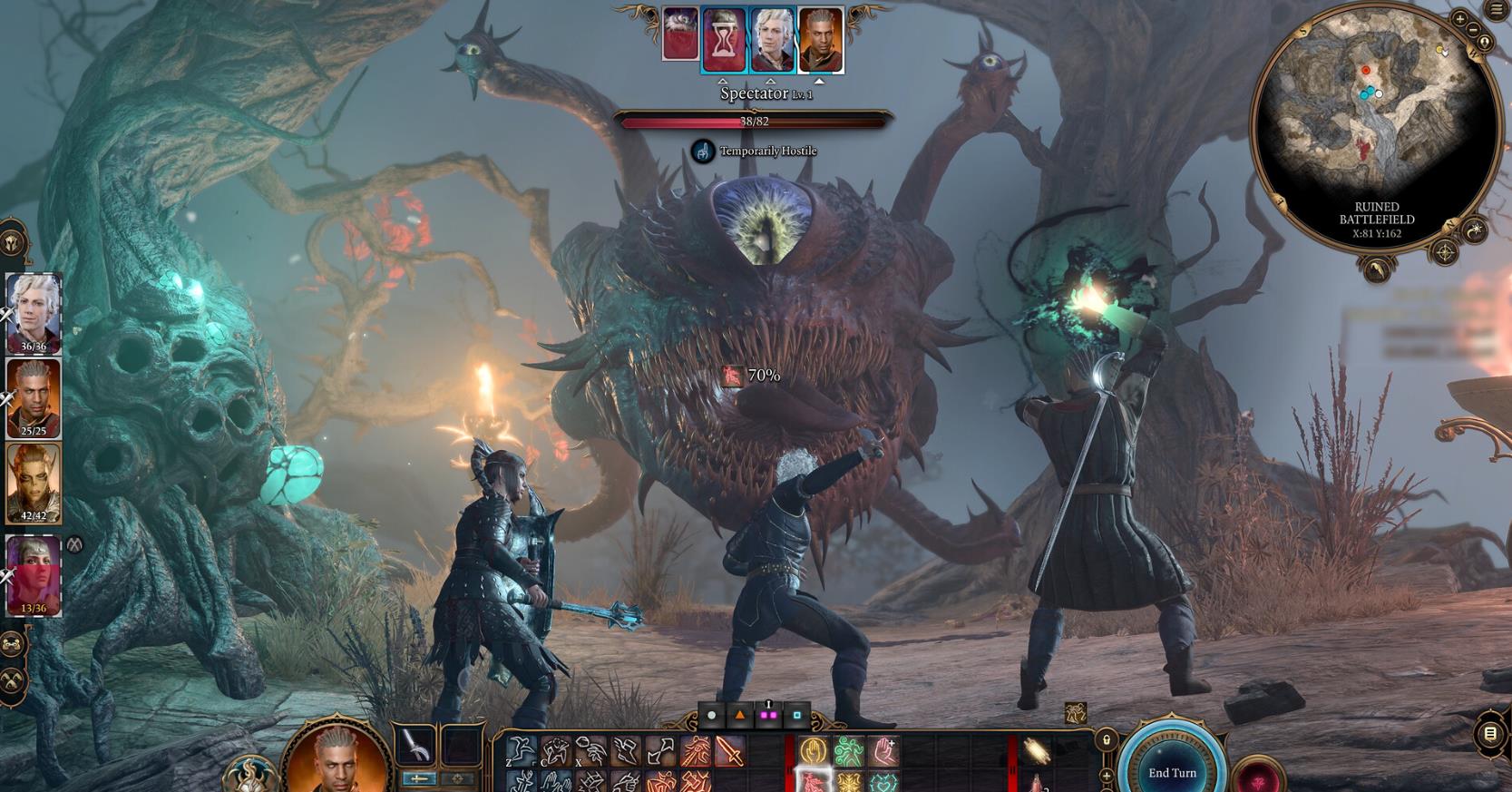Select Lae'zel's party portrait with 42/42 health

34,483
